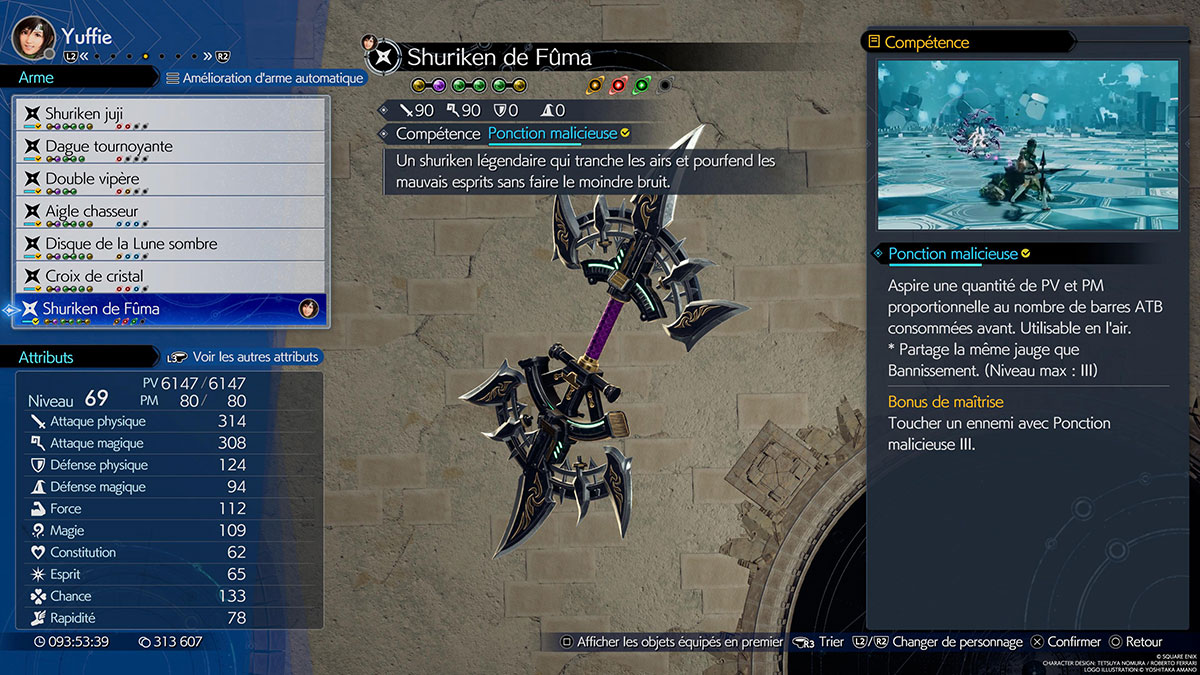Select Disque de la Lune sombre

(x=172, y=244)
